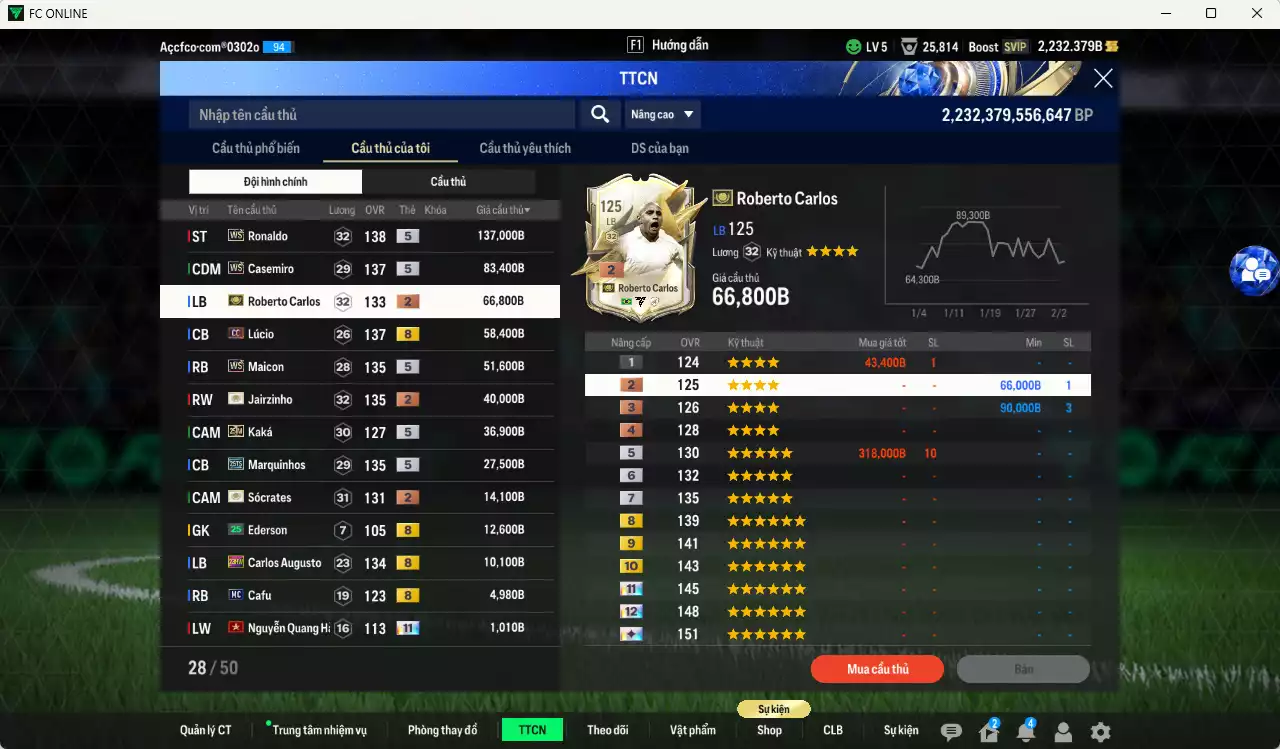1280x749 pixels.
Task: Click the search magnifier icon
Action: pyautogui.click(x=599, y=114)
